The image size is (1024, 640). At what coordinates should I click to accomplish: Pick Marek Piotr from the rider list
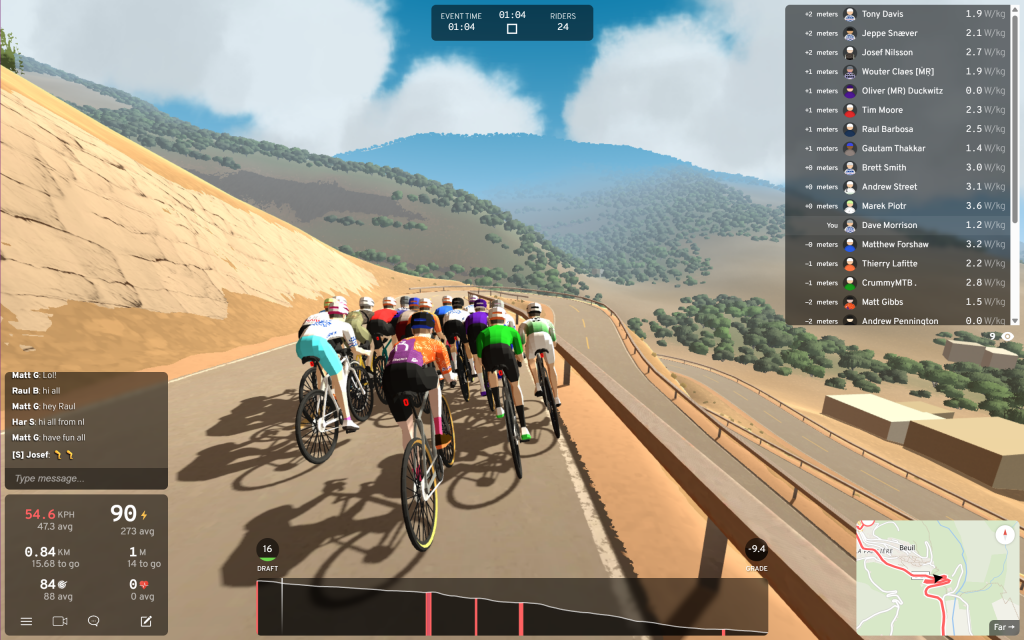point(884,206)
